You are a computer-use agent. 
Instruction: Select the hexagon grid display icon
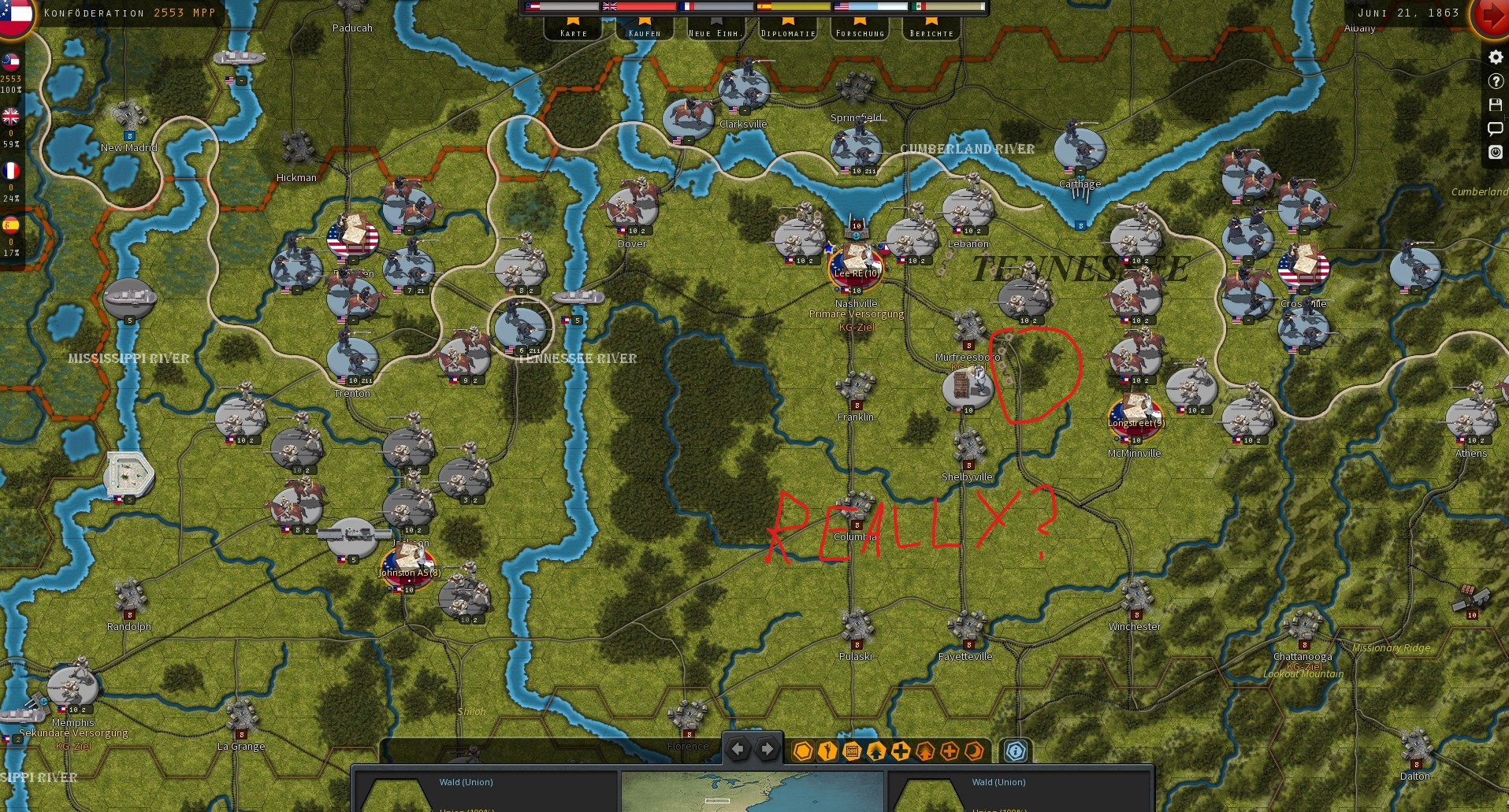point(802,752)
